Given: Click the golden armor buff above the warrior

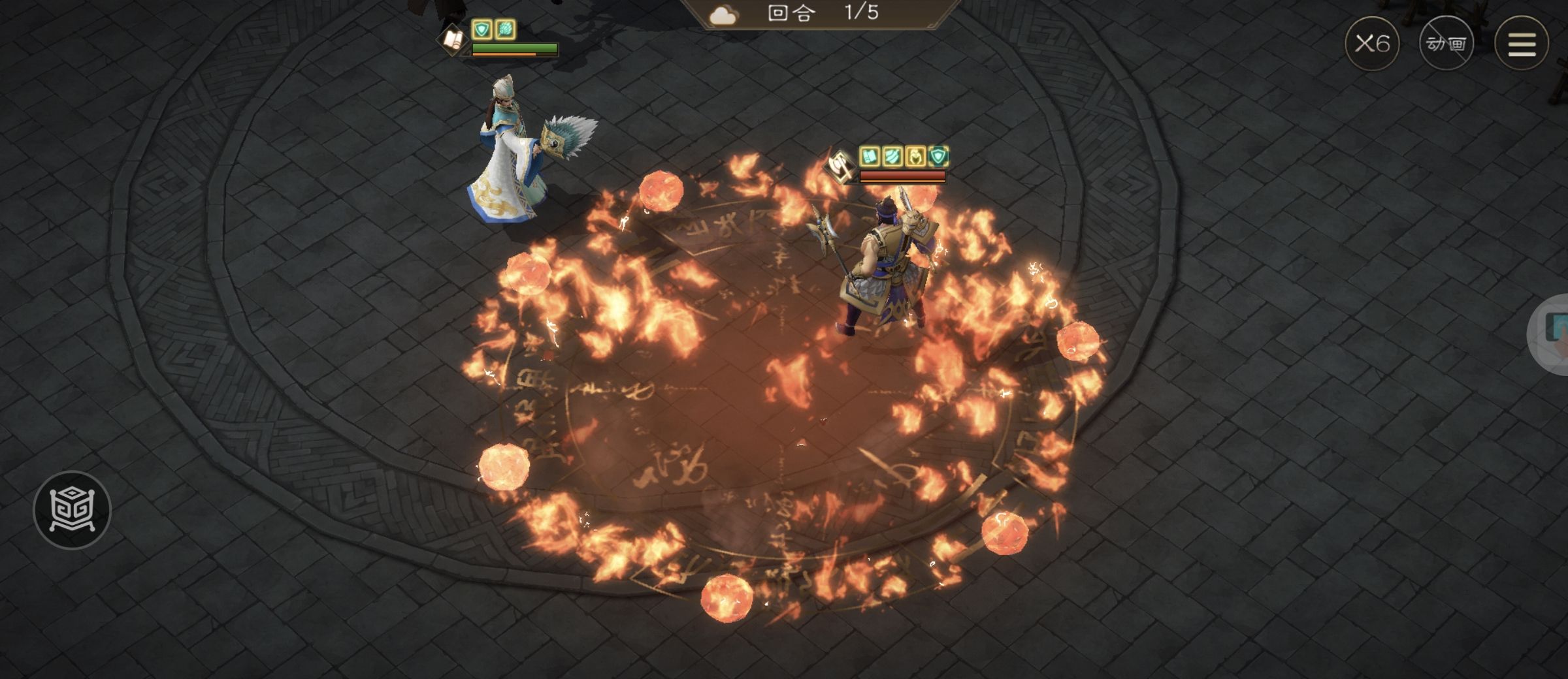Looking at the screenshot, I should click(915, 157).
